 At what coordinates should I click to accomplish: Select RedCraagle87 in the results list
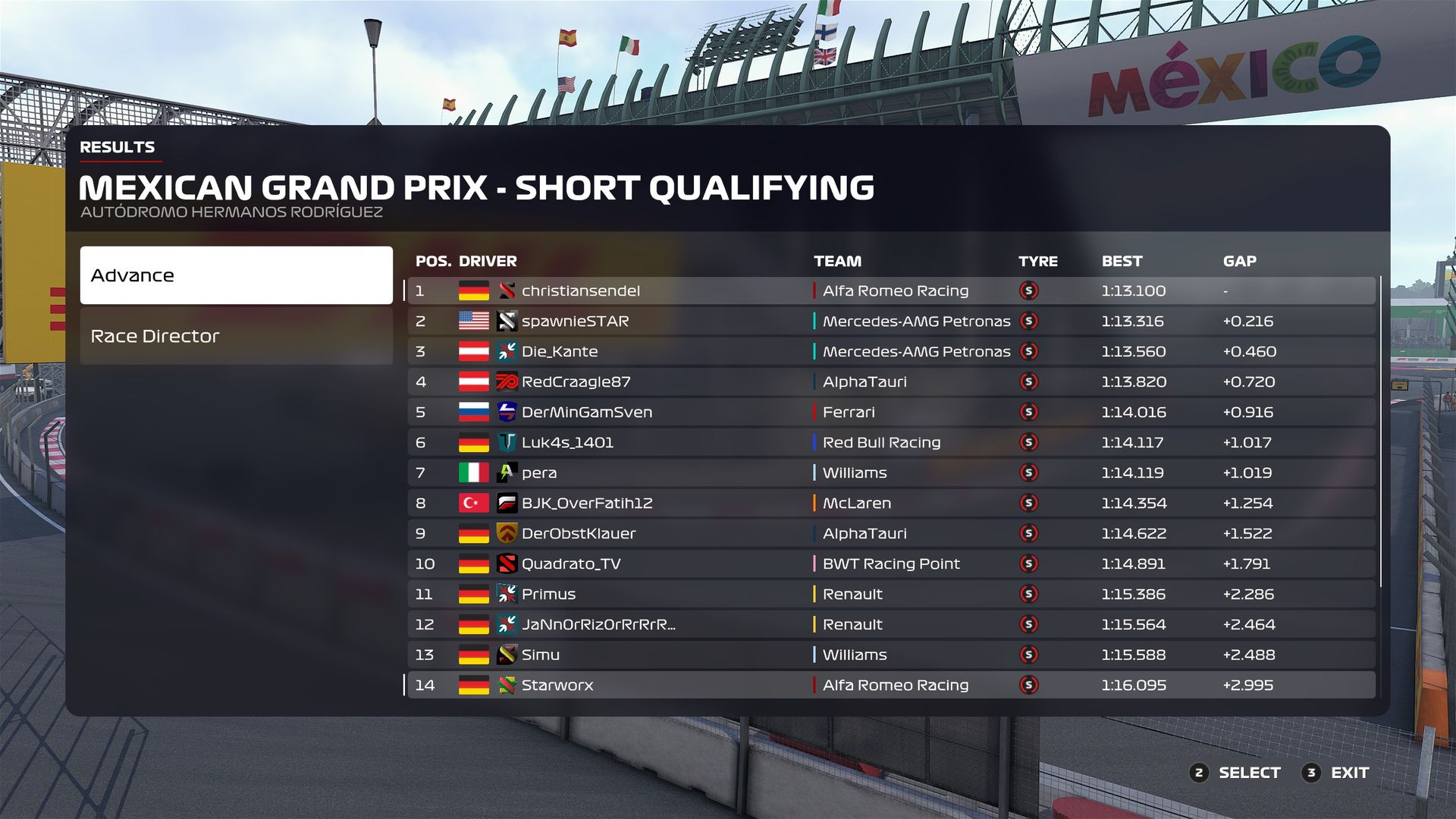891,381
